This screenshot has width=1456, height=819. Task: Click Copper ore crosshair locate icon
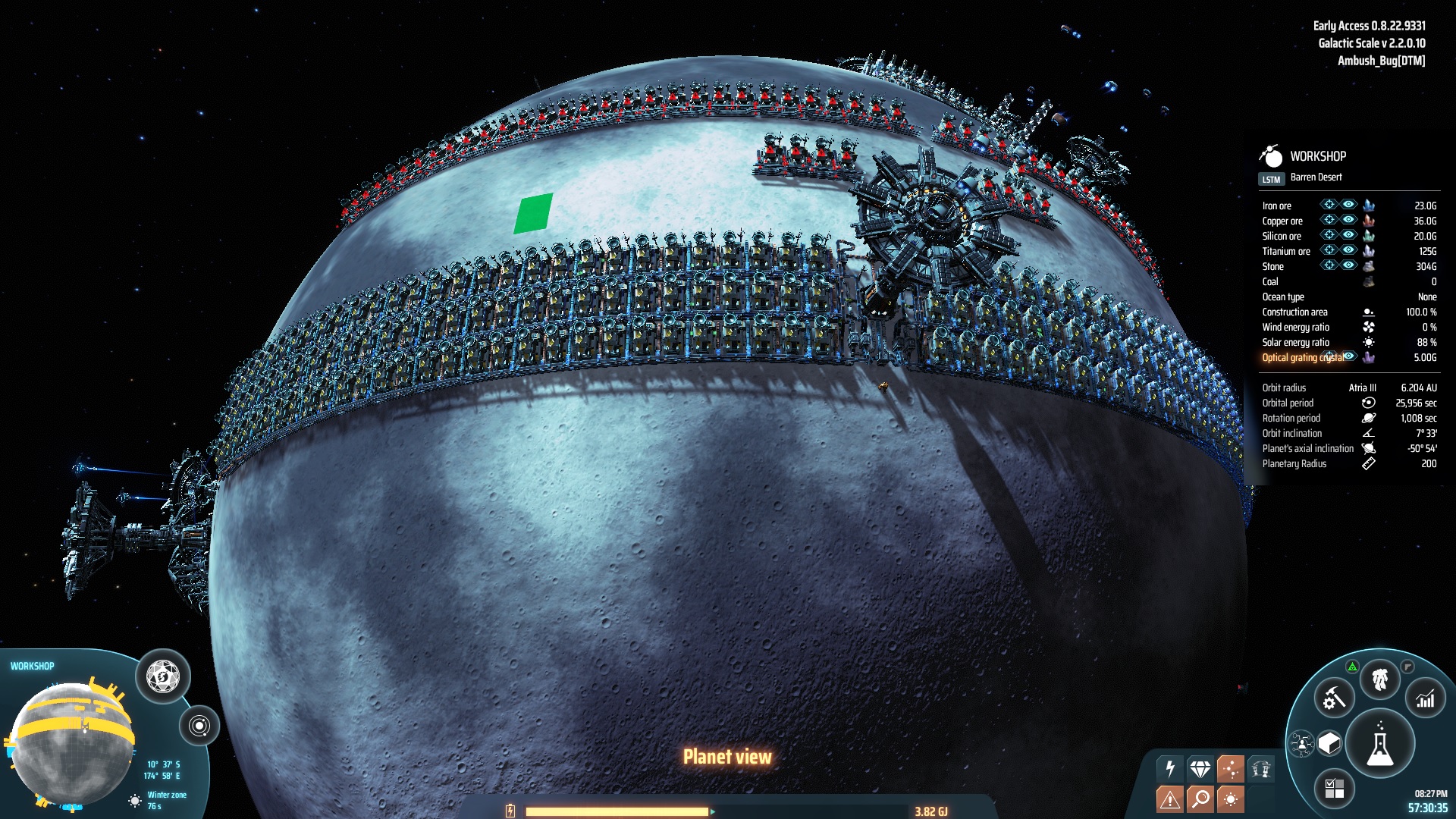click(1329, 220)
